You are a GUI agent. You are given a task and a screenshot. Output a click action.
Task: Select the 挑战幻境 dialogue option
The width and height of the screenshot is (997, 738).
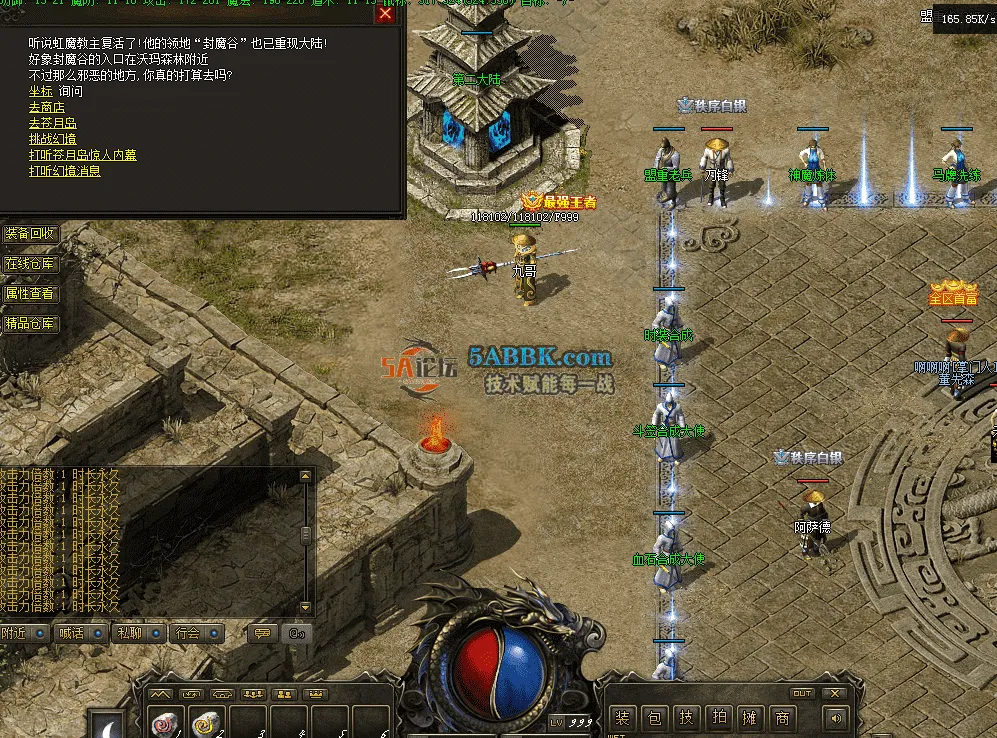pos(53,139)
